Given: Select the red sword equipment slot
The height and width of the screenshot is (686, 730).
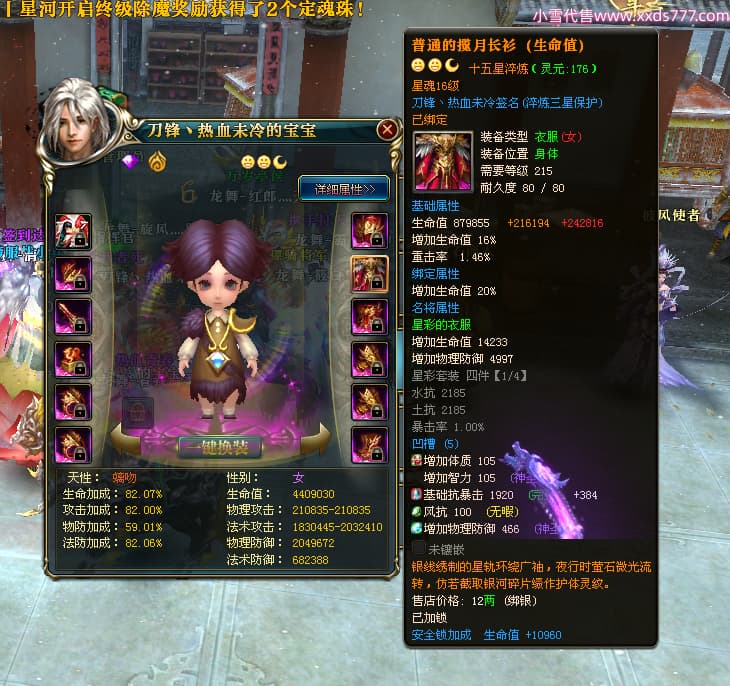Looking at the screenshot, I should pos(73,317).
